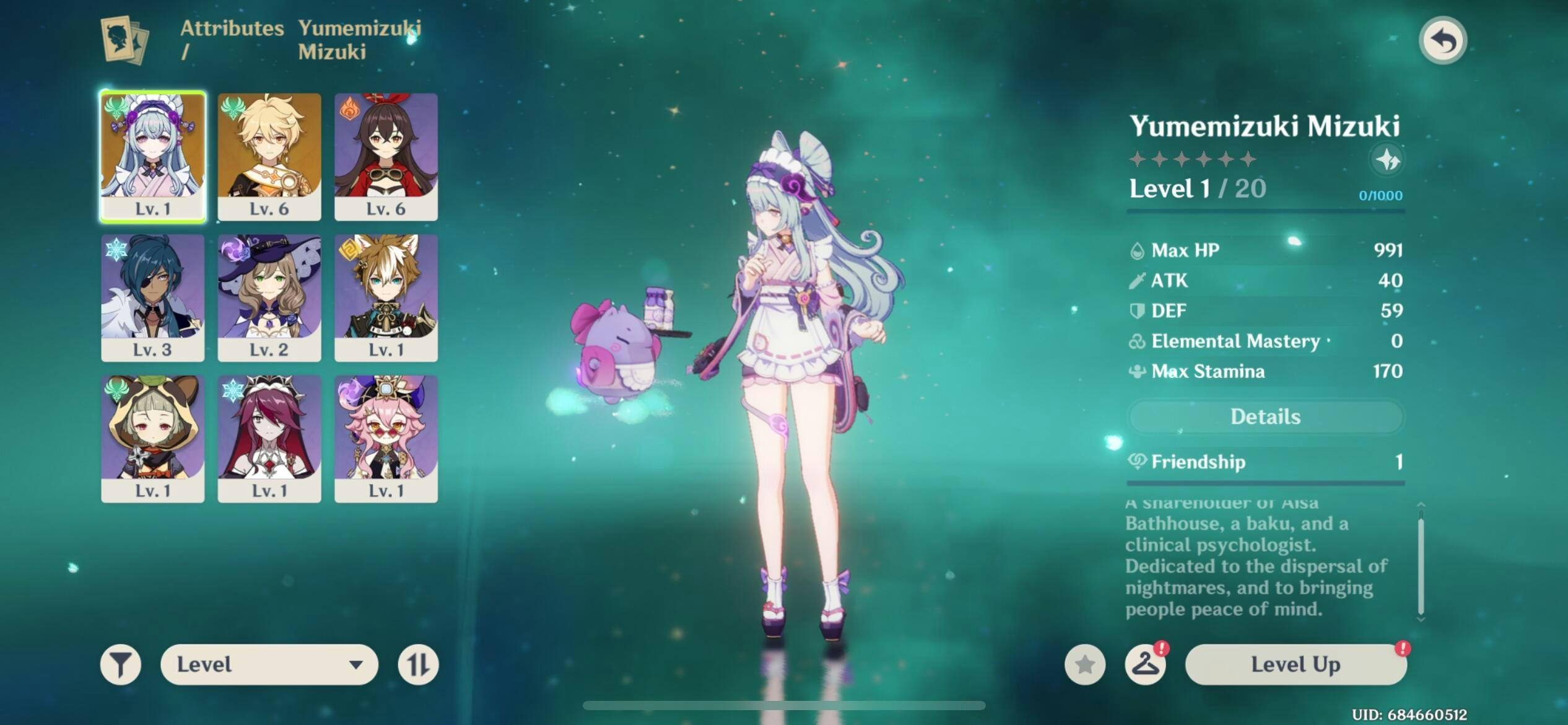Select Yumemizuki Mizuki's character portrait
1568x725 pixels.
tap(153, 156)
